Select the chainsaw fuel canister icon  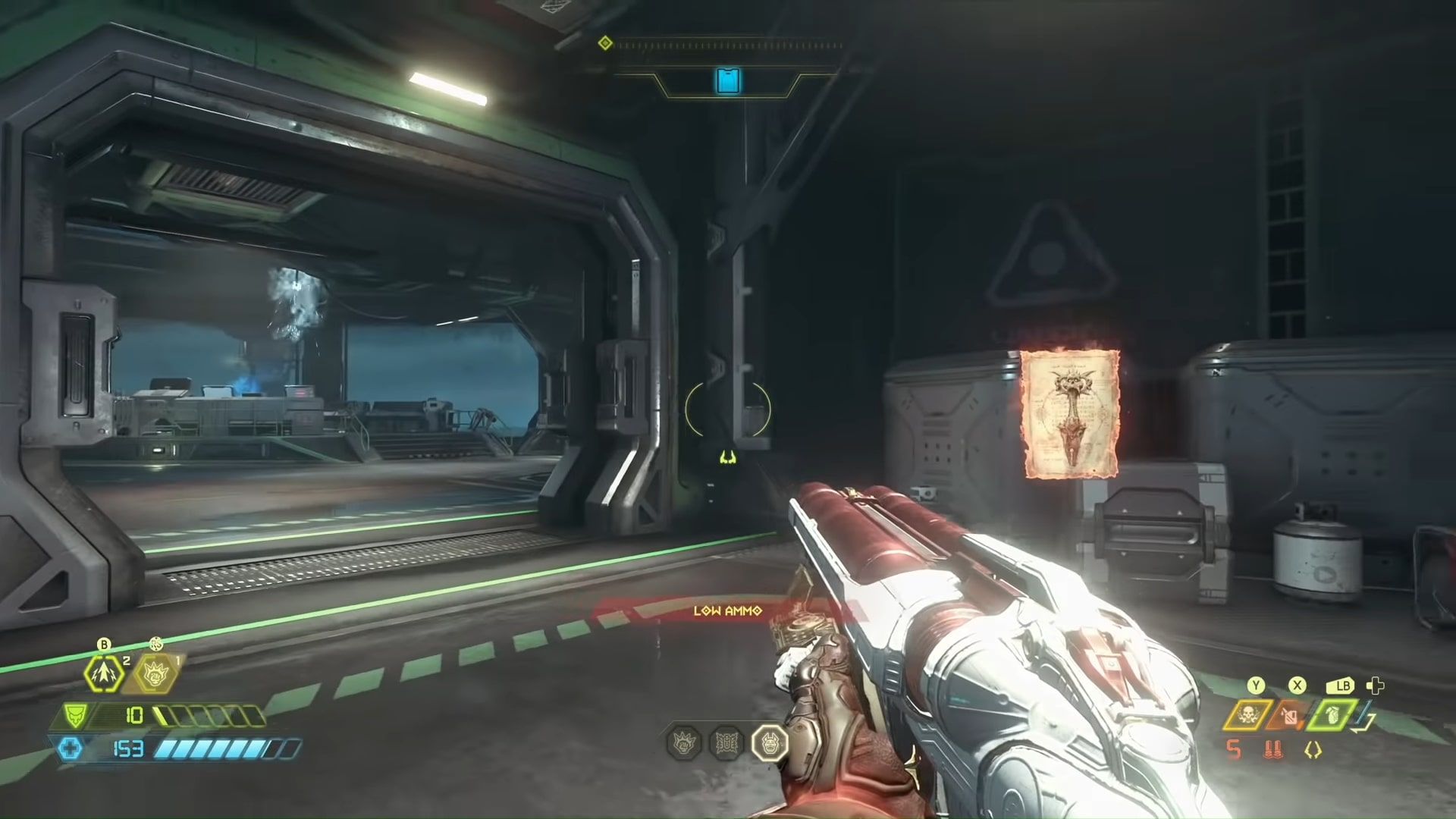coord(1289,714)
